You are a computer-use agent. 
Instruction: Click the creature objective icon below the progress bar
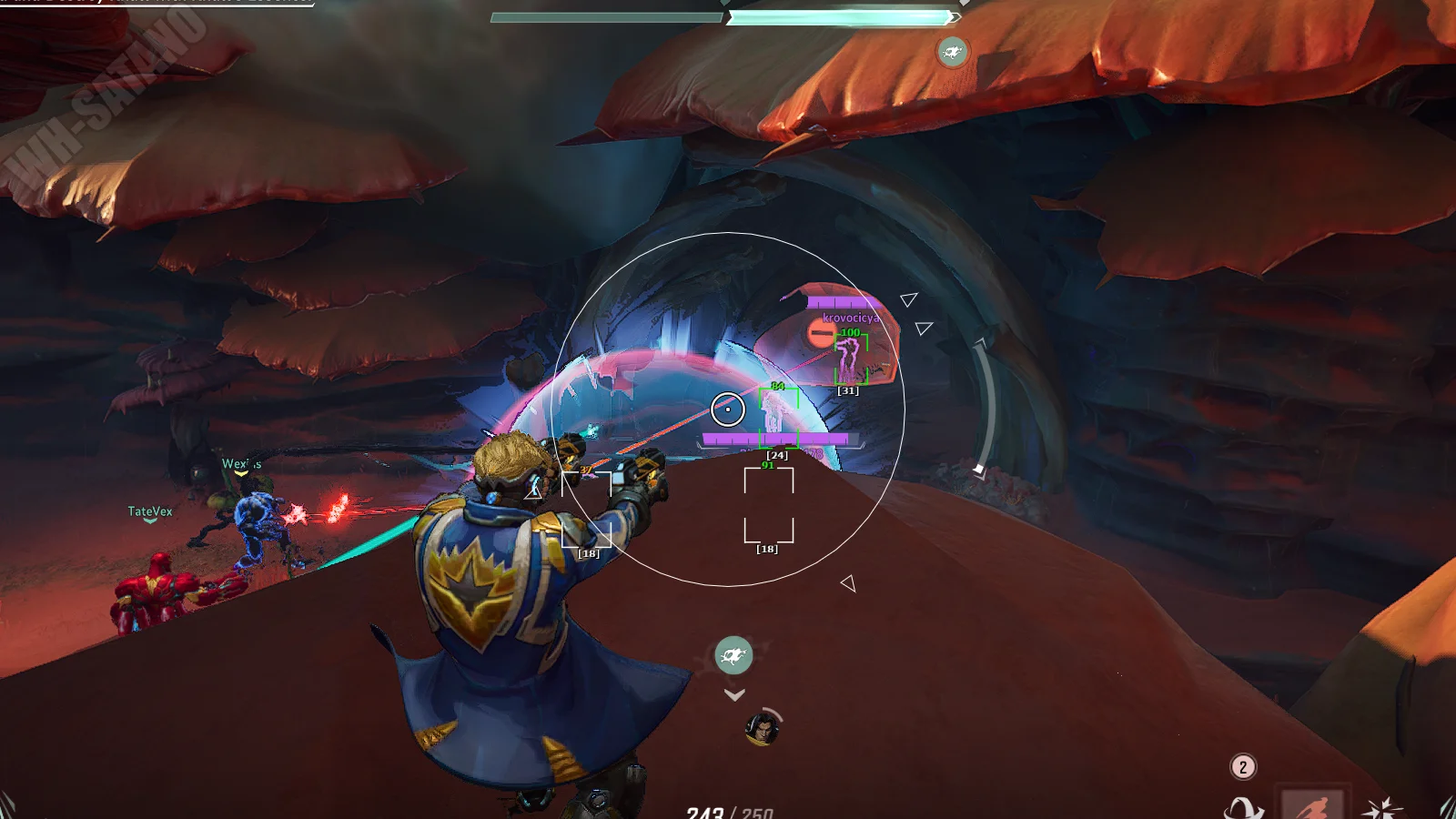point(953,52)
